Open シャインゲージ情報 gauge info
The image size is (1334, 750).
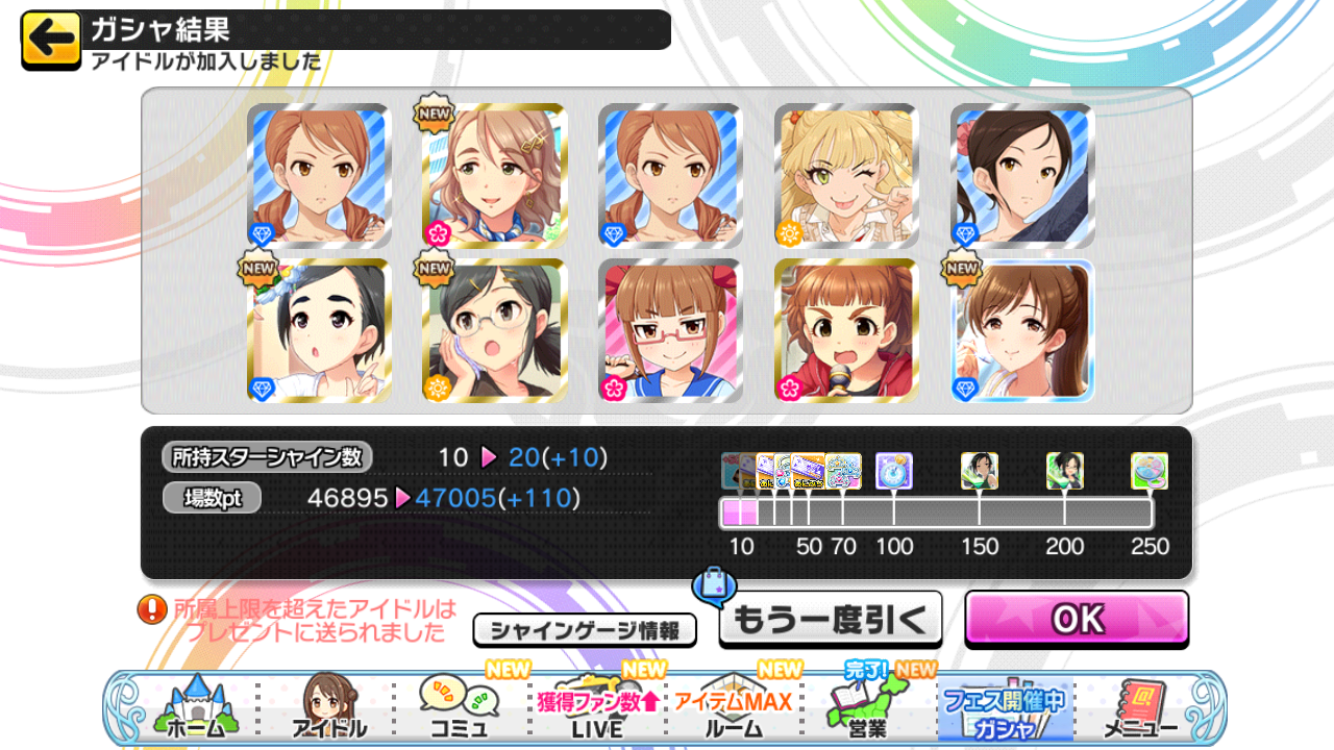585,630
